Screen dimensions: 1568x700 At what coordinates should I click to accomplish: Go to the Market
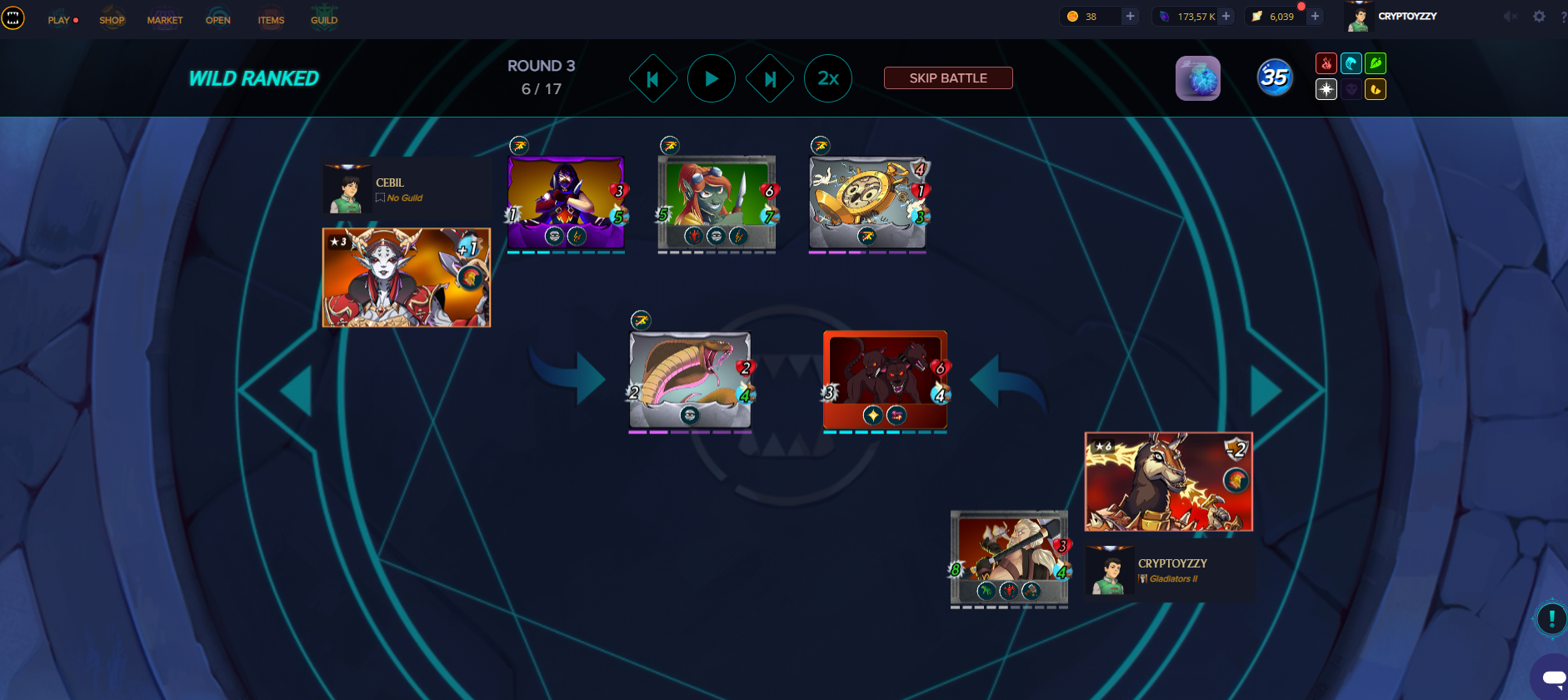[165, 20]
